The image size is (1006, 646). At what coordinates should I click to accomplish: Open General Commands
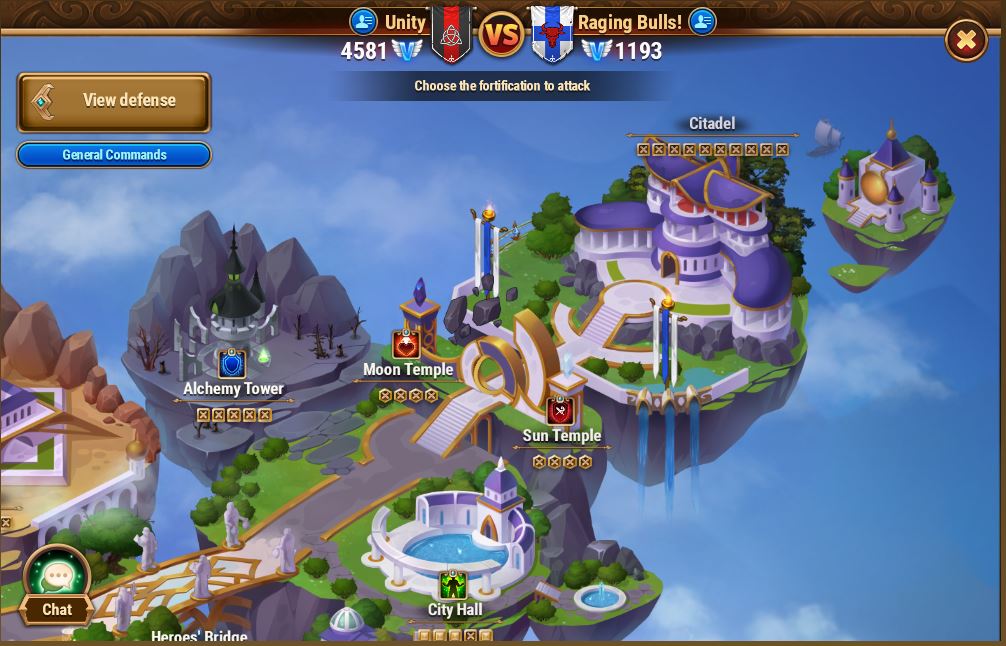pyautogui.click(x=114, y=155)
